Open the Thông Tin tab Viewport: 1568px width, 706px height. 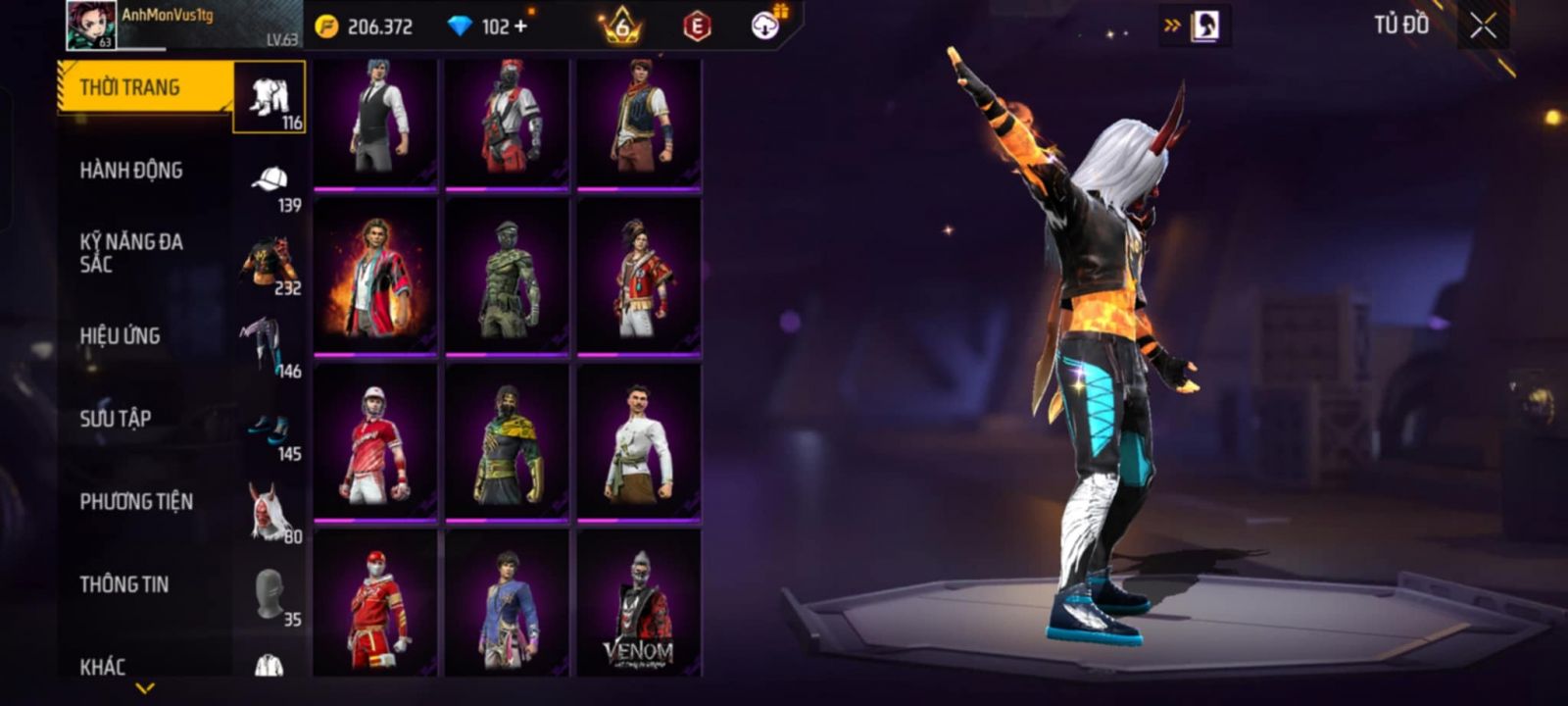tap(145, 584)
